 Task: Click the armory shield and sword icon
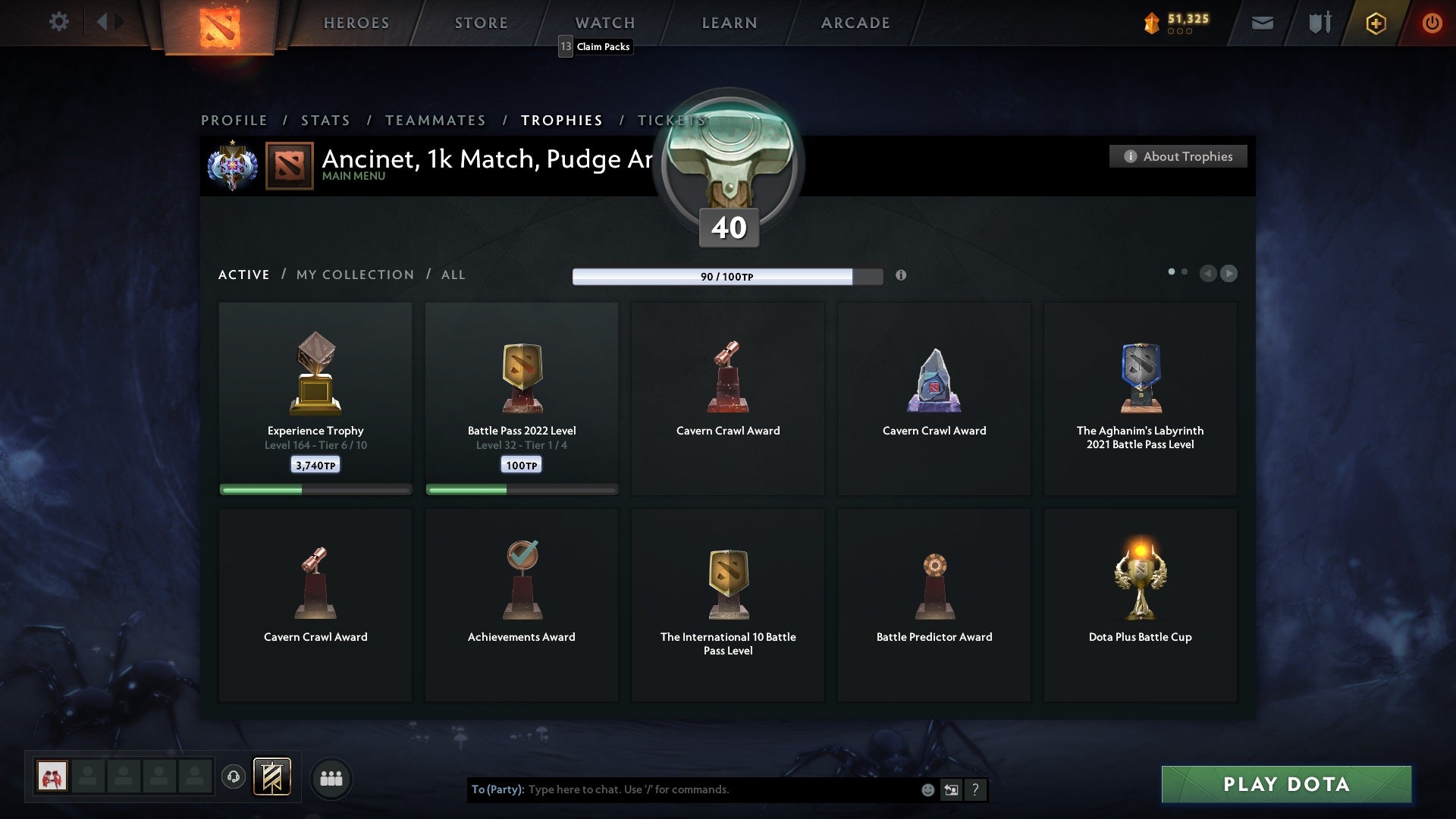(x=1319, y=23)
